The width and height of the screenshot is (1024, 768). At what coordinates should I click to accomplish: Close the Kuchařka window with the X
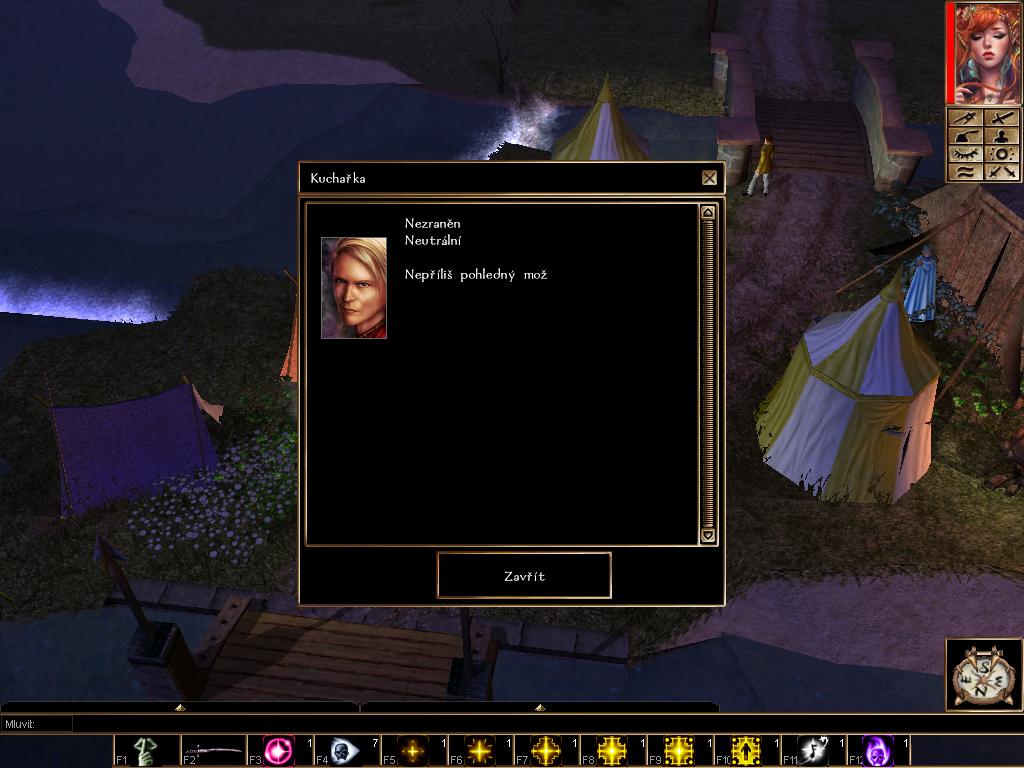(x=709, y=178)
